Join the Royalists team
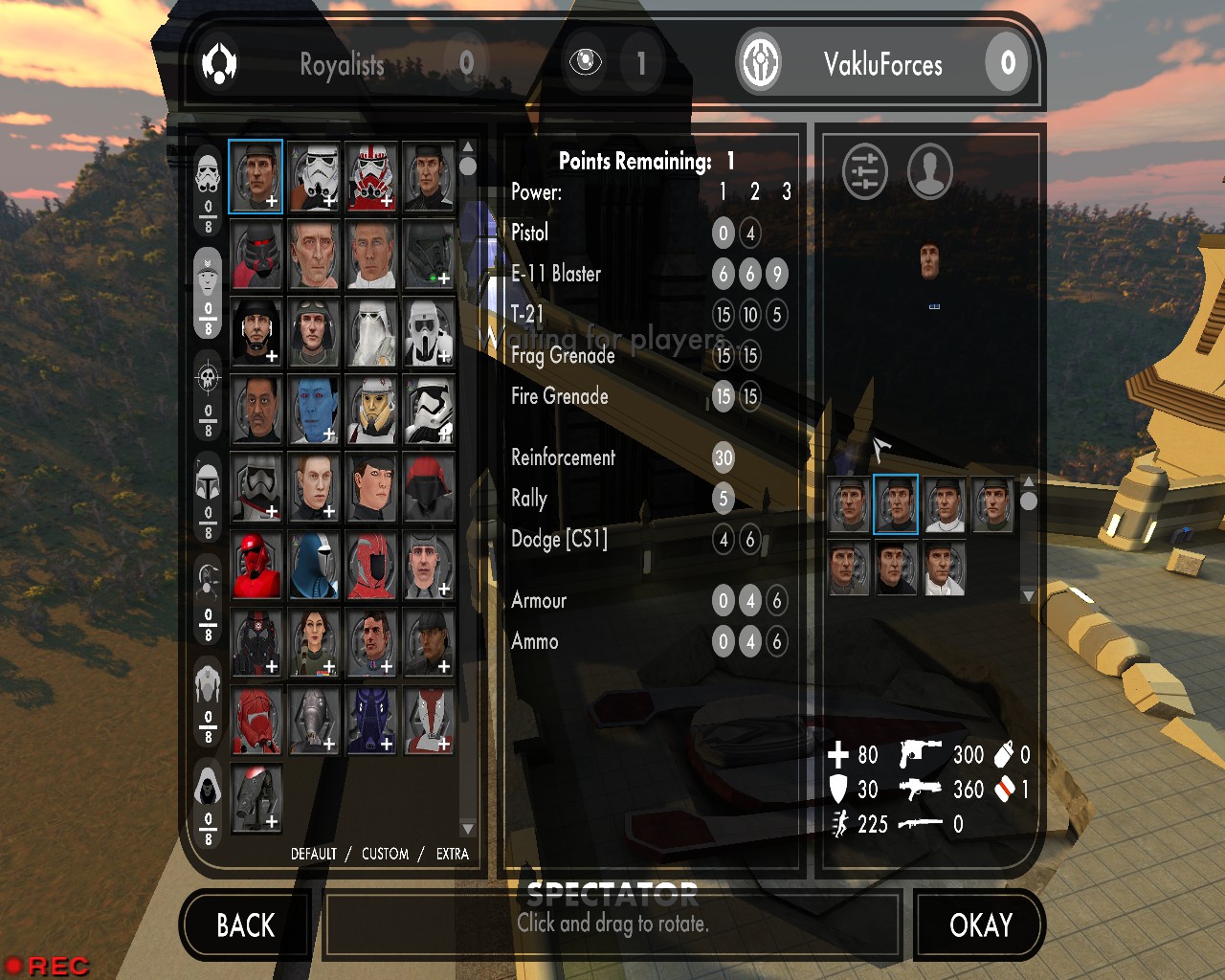Screen dimensions: 1225x980 [x=342, y=65]
